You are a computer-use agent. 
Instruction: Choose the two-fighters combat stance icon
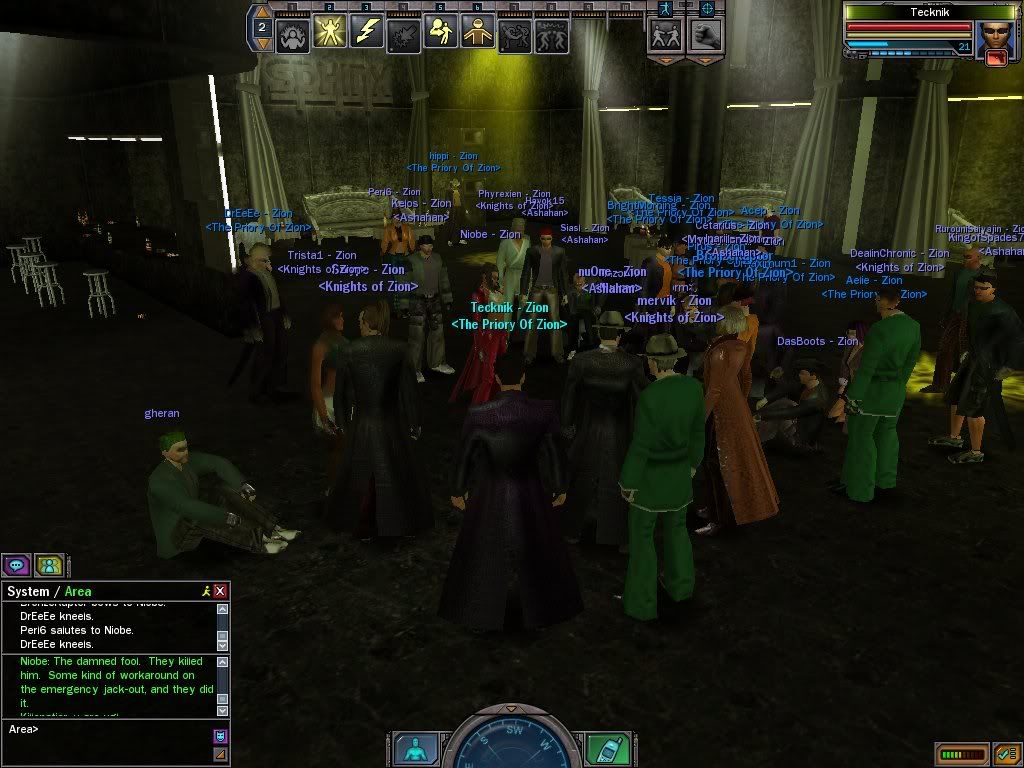tap(665, 34)
